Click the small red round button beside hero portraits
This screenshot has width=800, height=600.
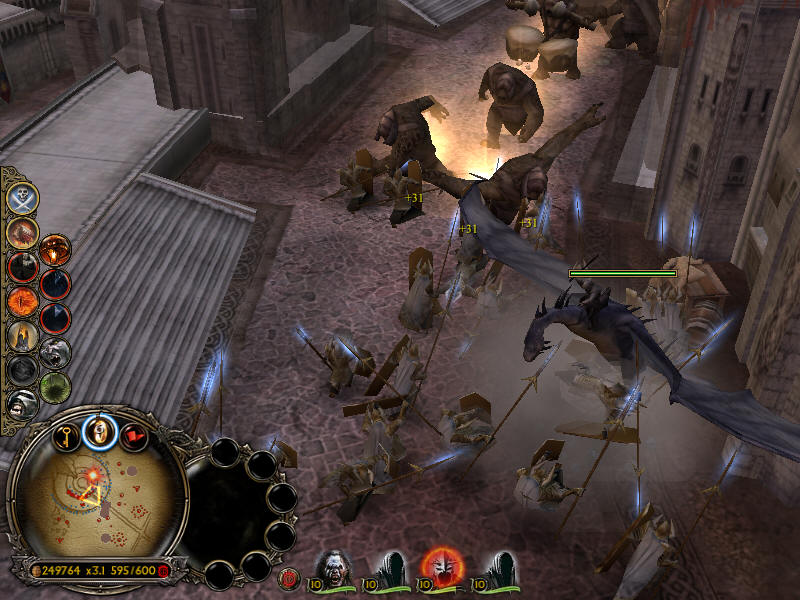pos(290,576)
